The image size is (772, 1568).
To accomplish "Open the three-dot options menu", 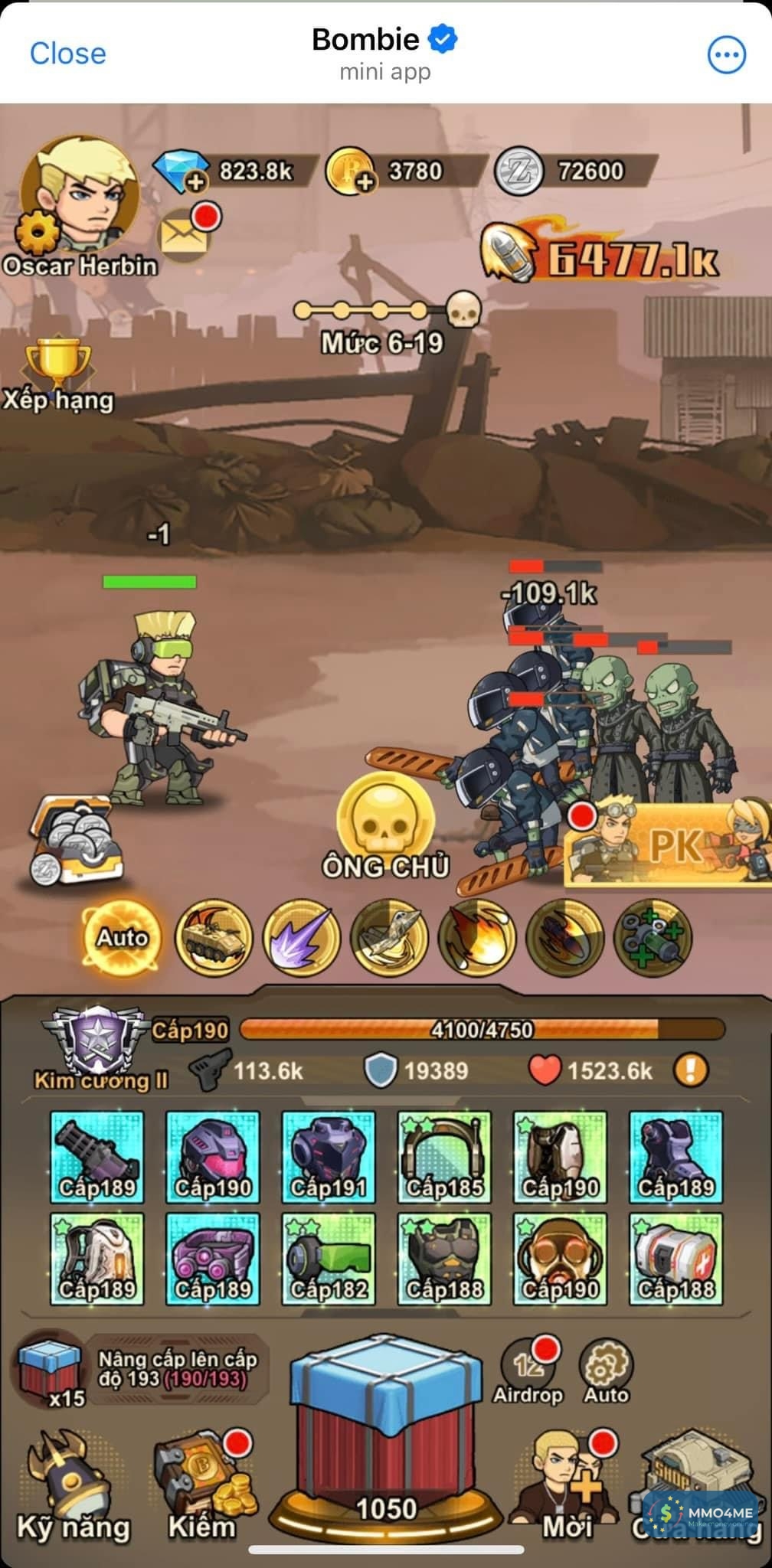I will [725, 54].
